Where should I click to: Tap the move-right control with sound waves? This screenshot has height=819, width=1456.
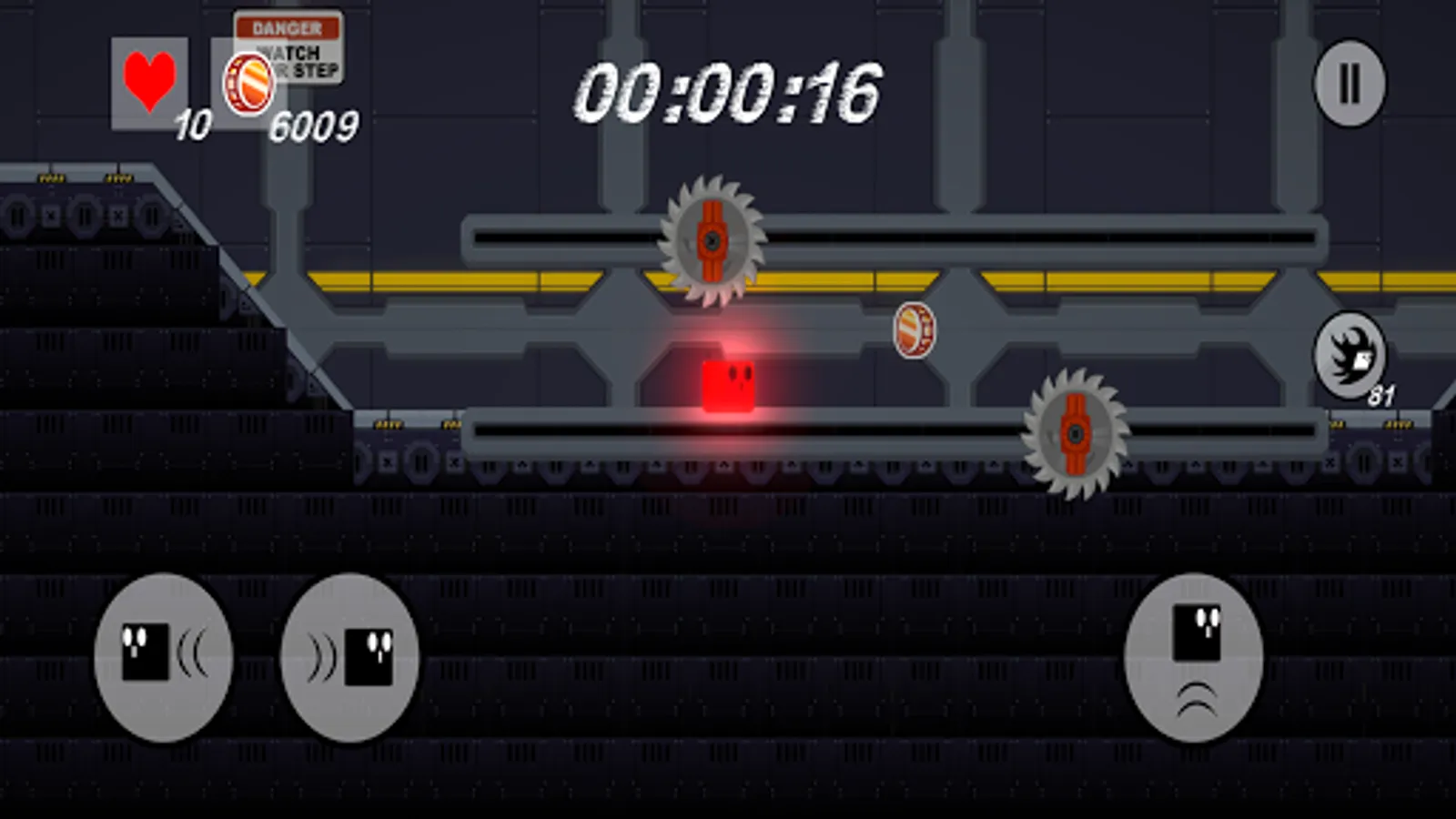pos(350,657)
